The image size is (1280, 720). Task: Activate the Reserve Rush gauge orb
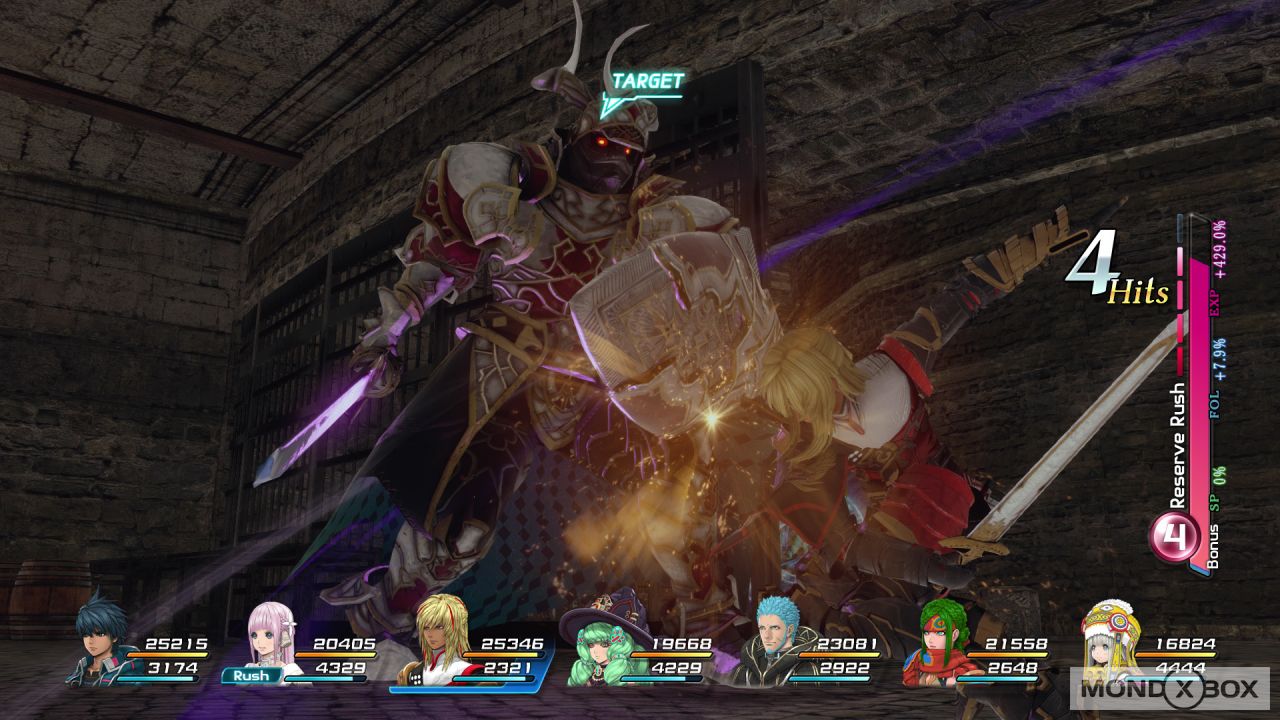pos(1174,539)
